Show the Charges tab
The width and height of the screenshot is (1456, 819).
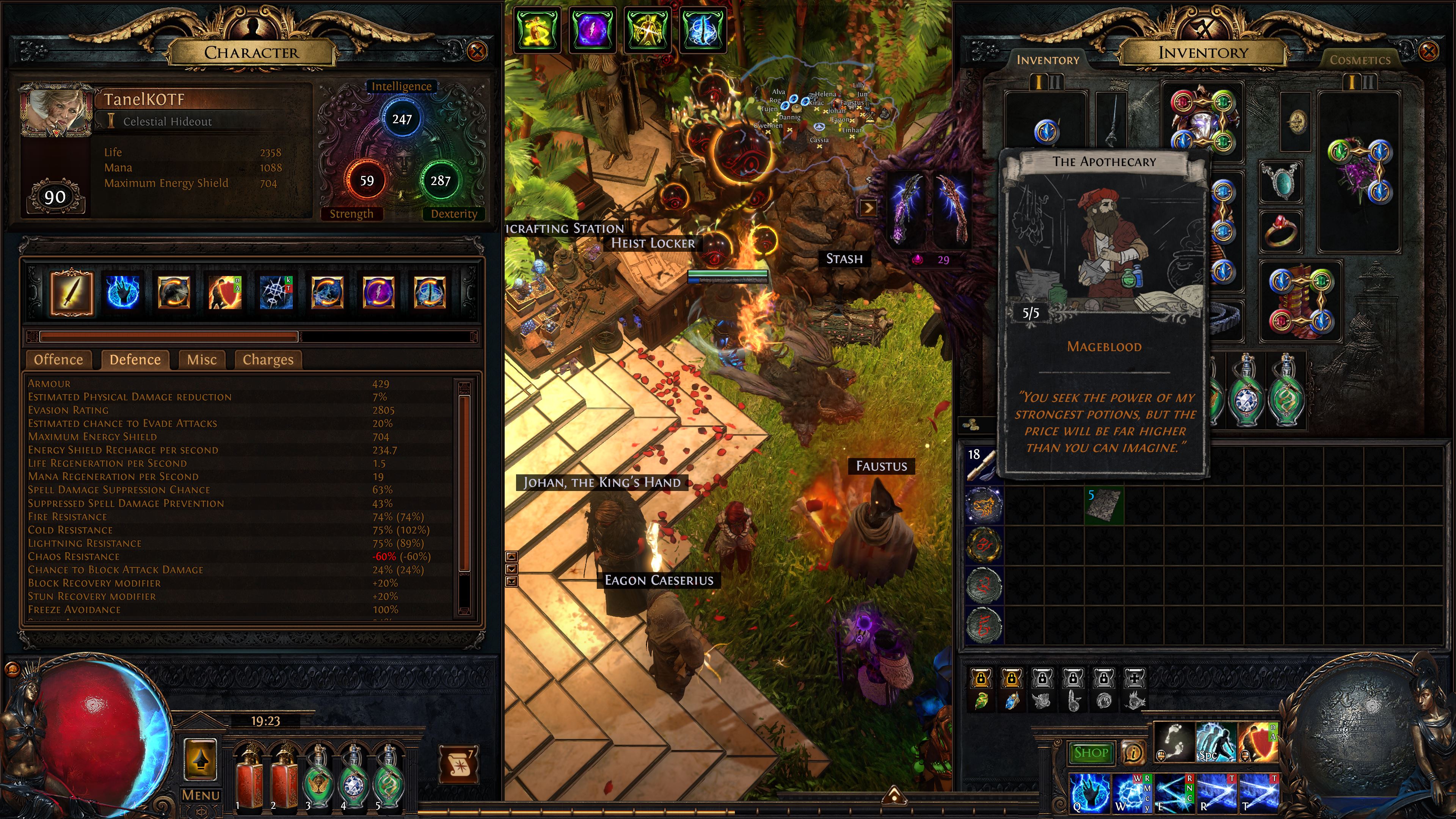click(268, 360)
